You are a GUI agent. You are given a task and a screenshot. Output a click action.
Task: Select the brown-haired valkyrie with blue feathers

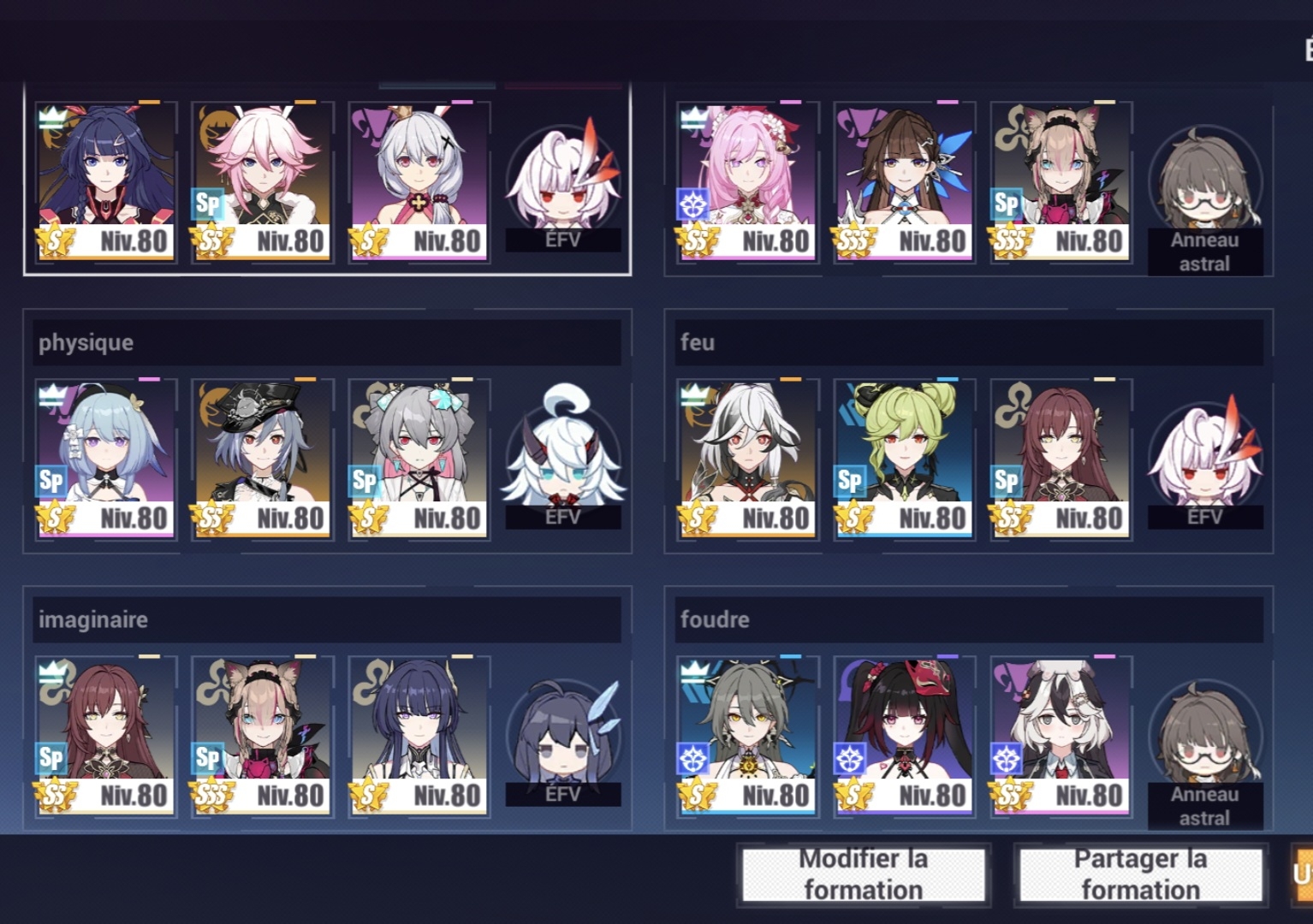pyautogui.click(x=904, y=181)
